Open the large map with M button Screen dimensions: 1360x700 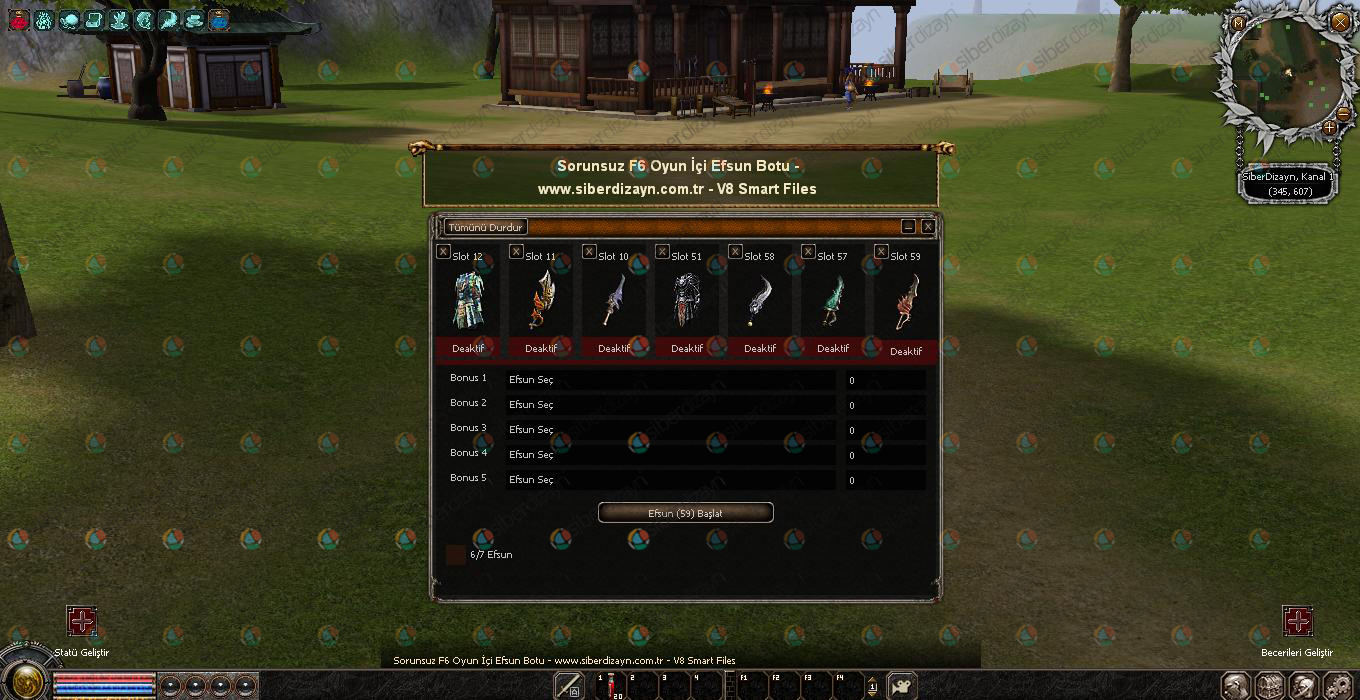[x=1239, y=23]
